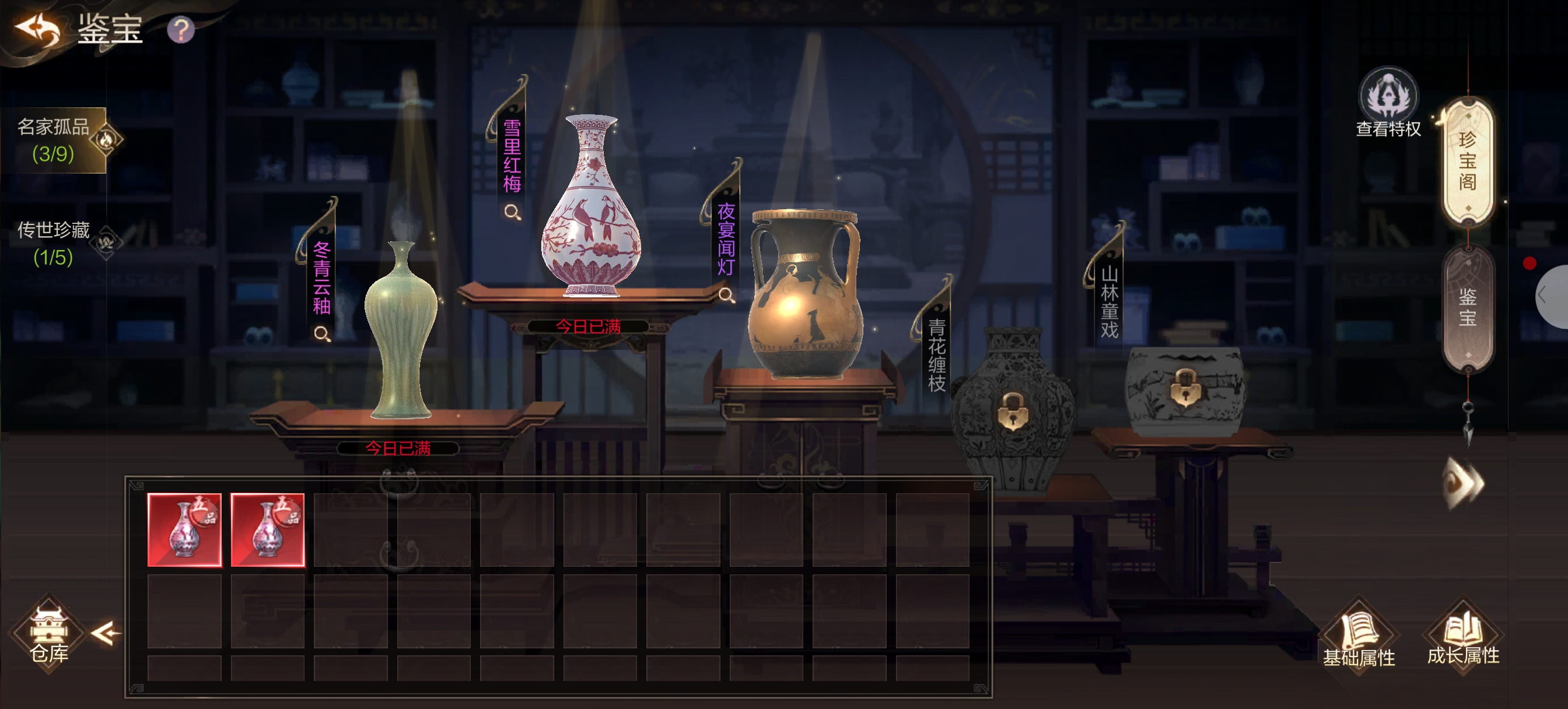The image size is (1568, 709).
Task: Switch to the 珍宝阁 tab
Action: (1467, 162)
